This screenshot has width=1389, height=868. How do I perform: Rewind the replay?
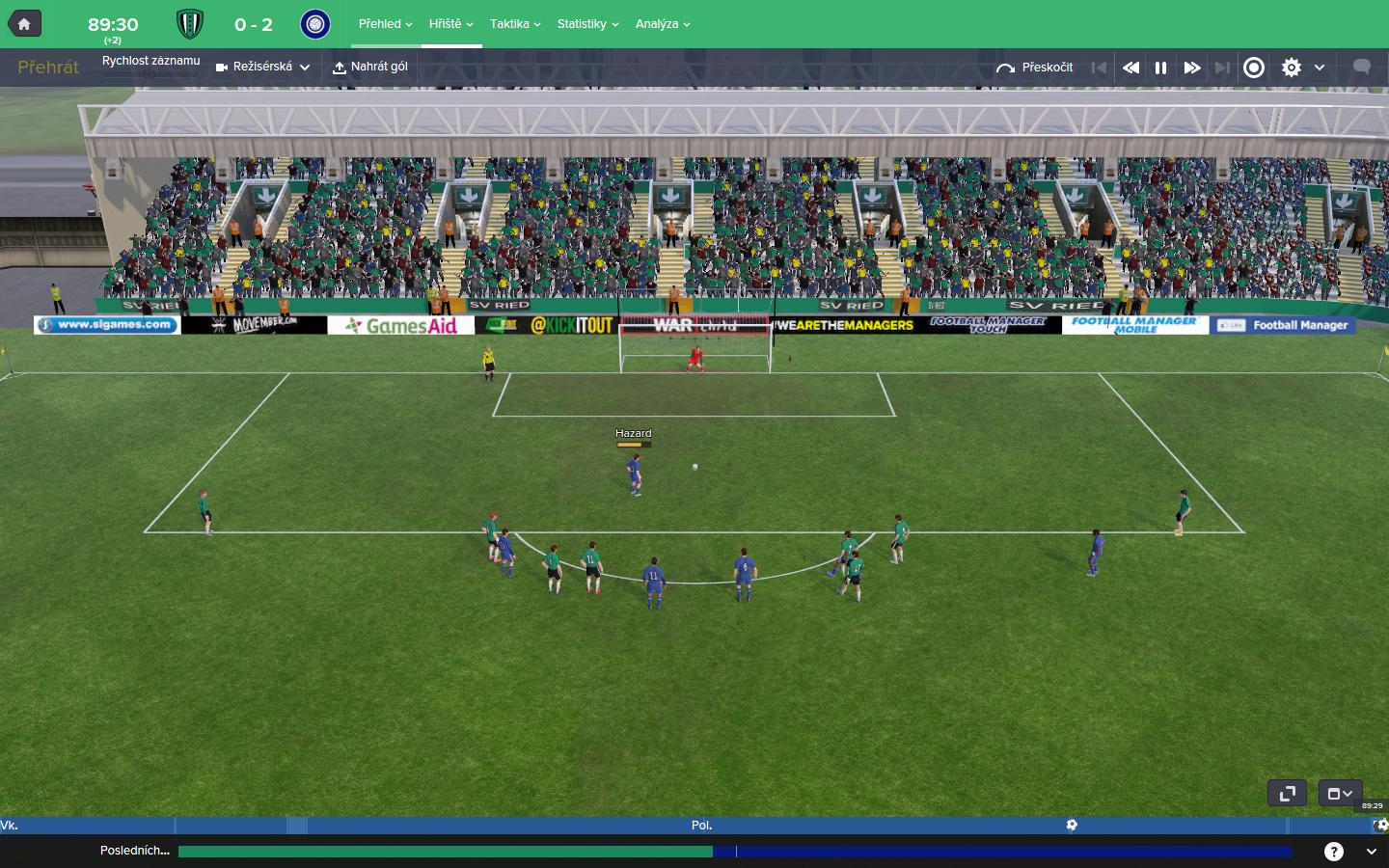1130,68
